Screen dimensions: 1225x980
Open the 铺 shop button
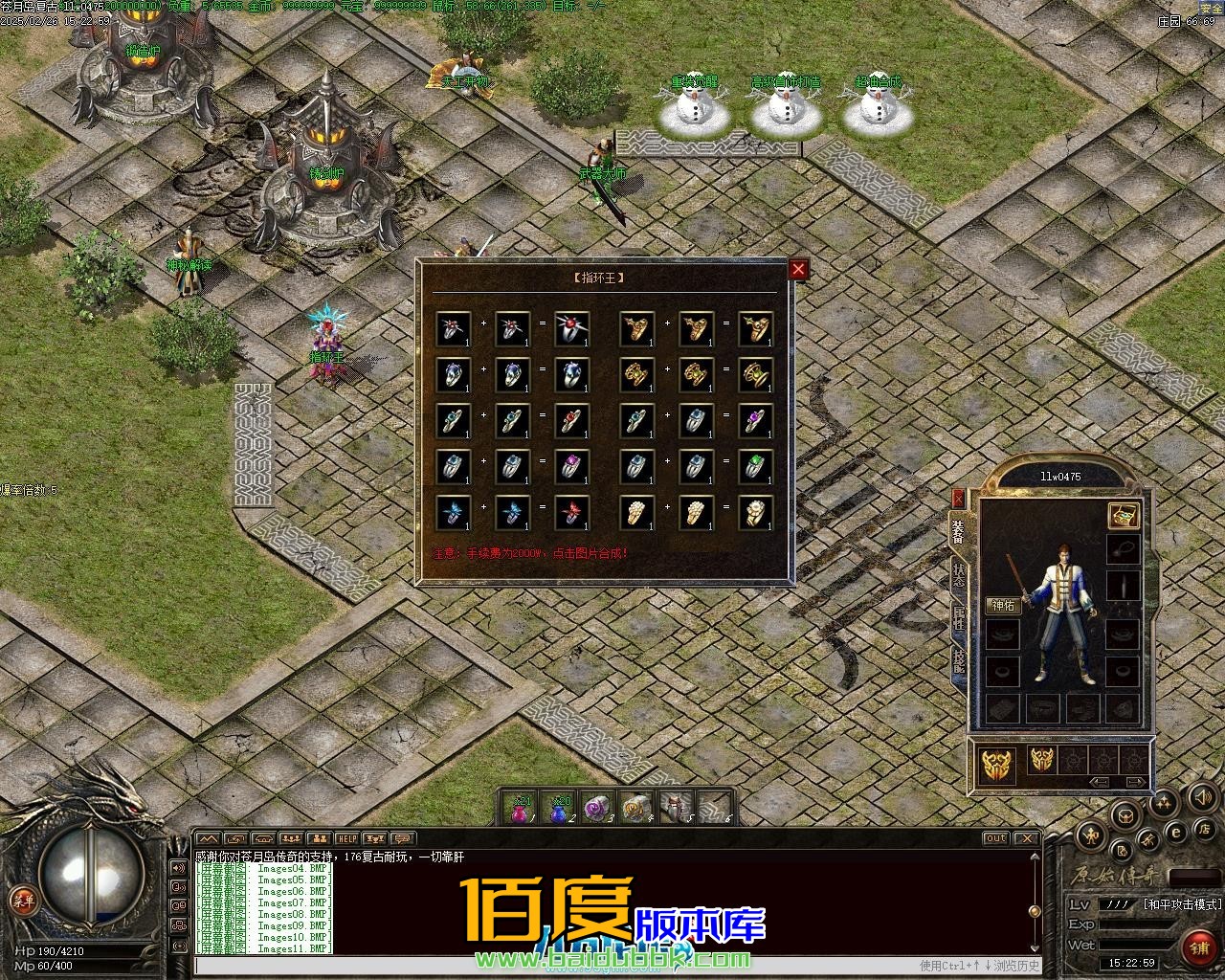point(1197,947)
